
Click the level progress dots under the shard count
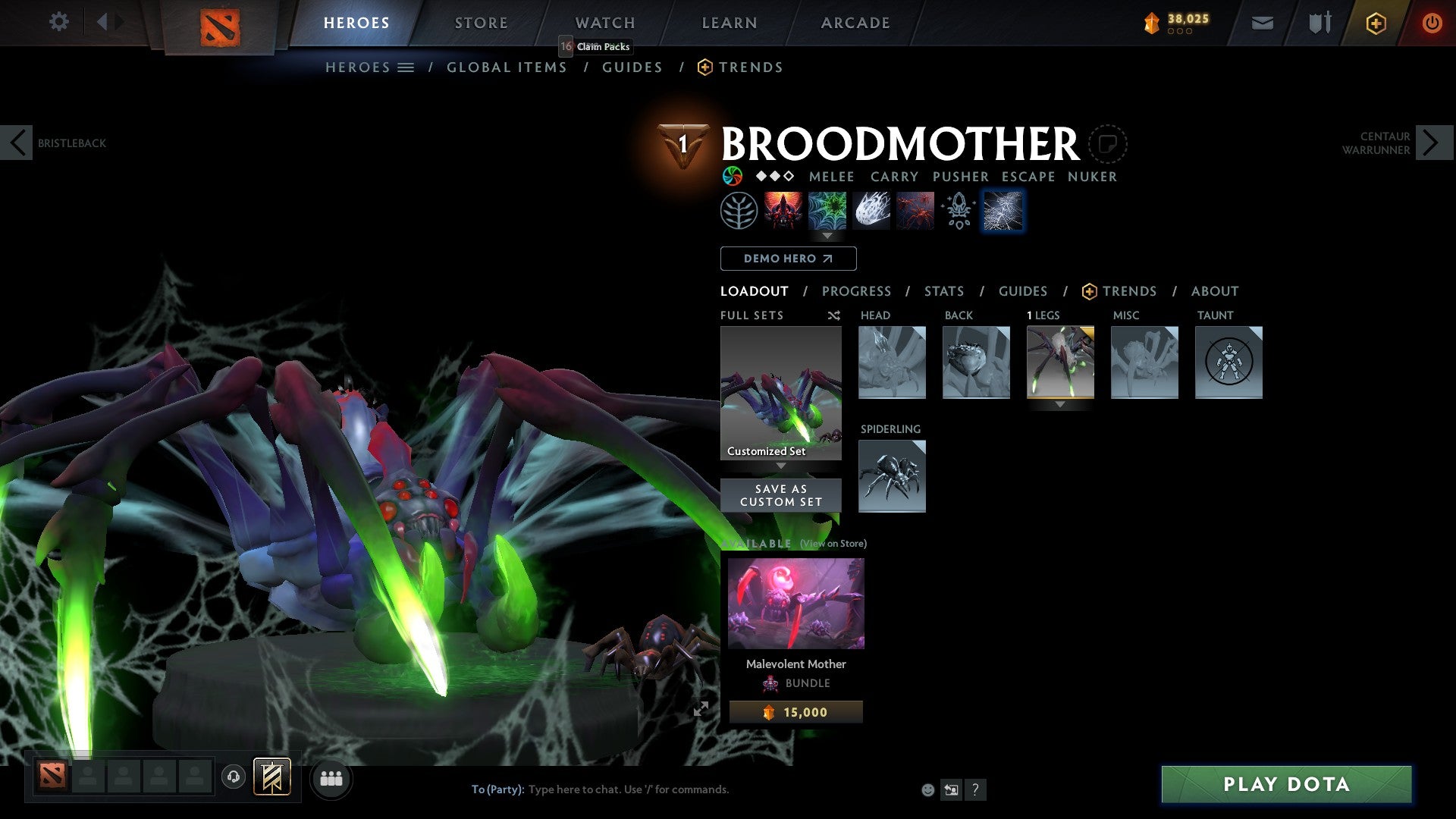point(1180,33)
